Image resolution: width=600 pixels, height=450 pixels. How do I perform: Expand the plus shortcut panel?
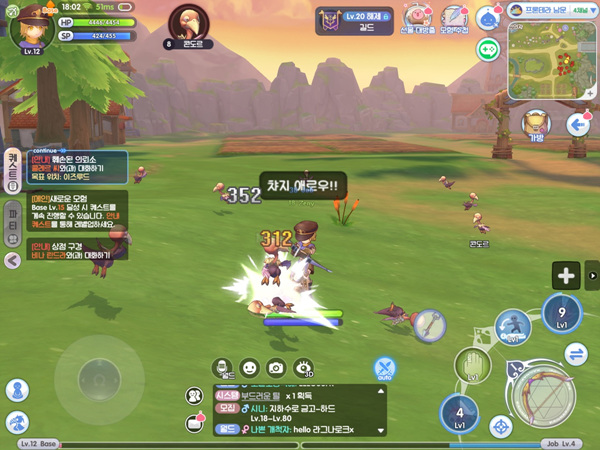(x=567, y=276)
